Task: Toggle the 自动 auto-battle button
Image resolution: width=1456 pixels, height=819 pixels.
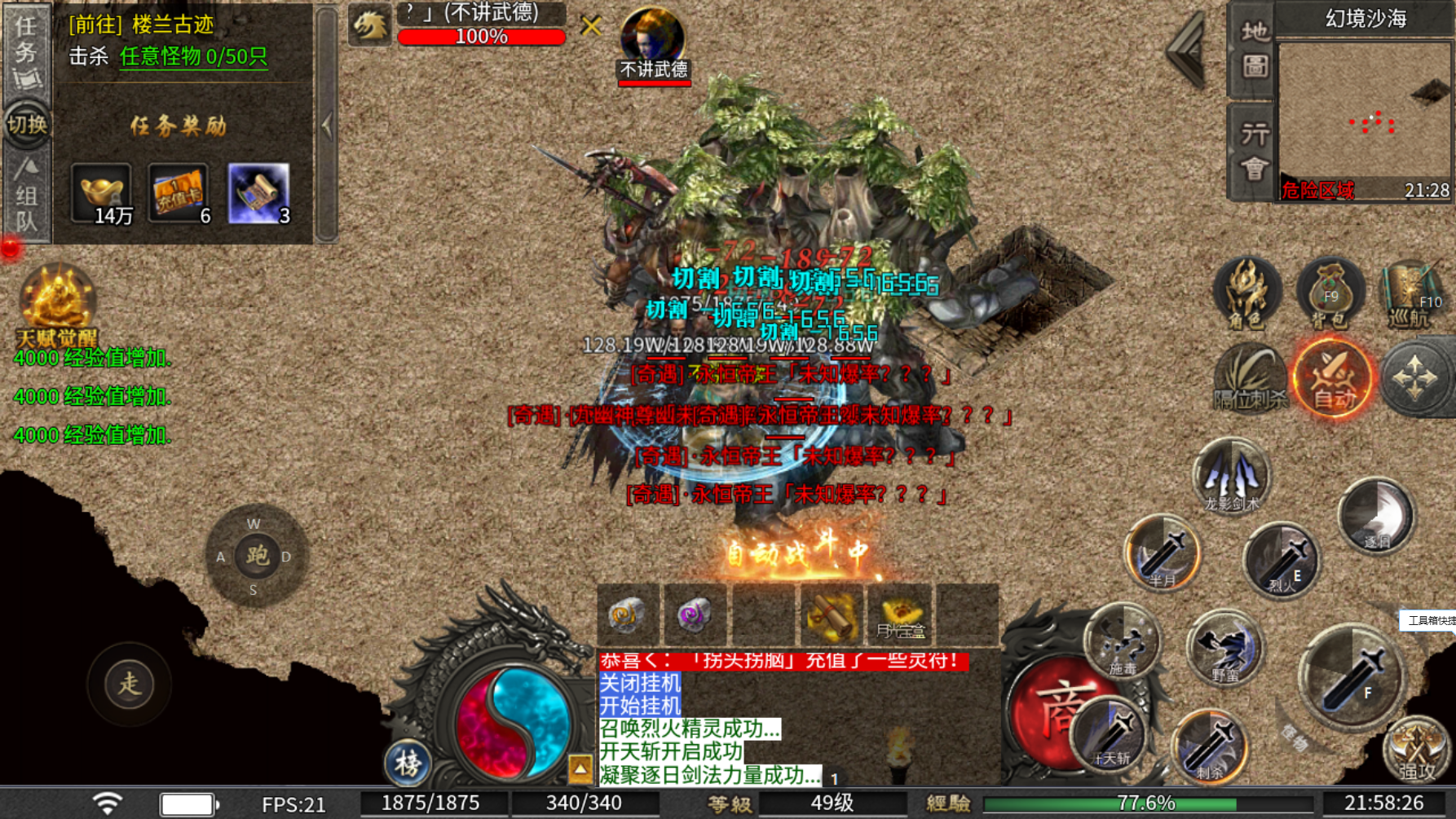Action: tap(1334, 378)
